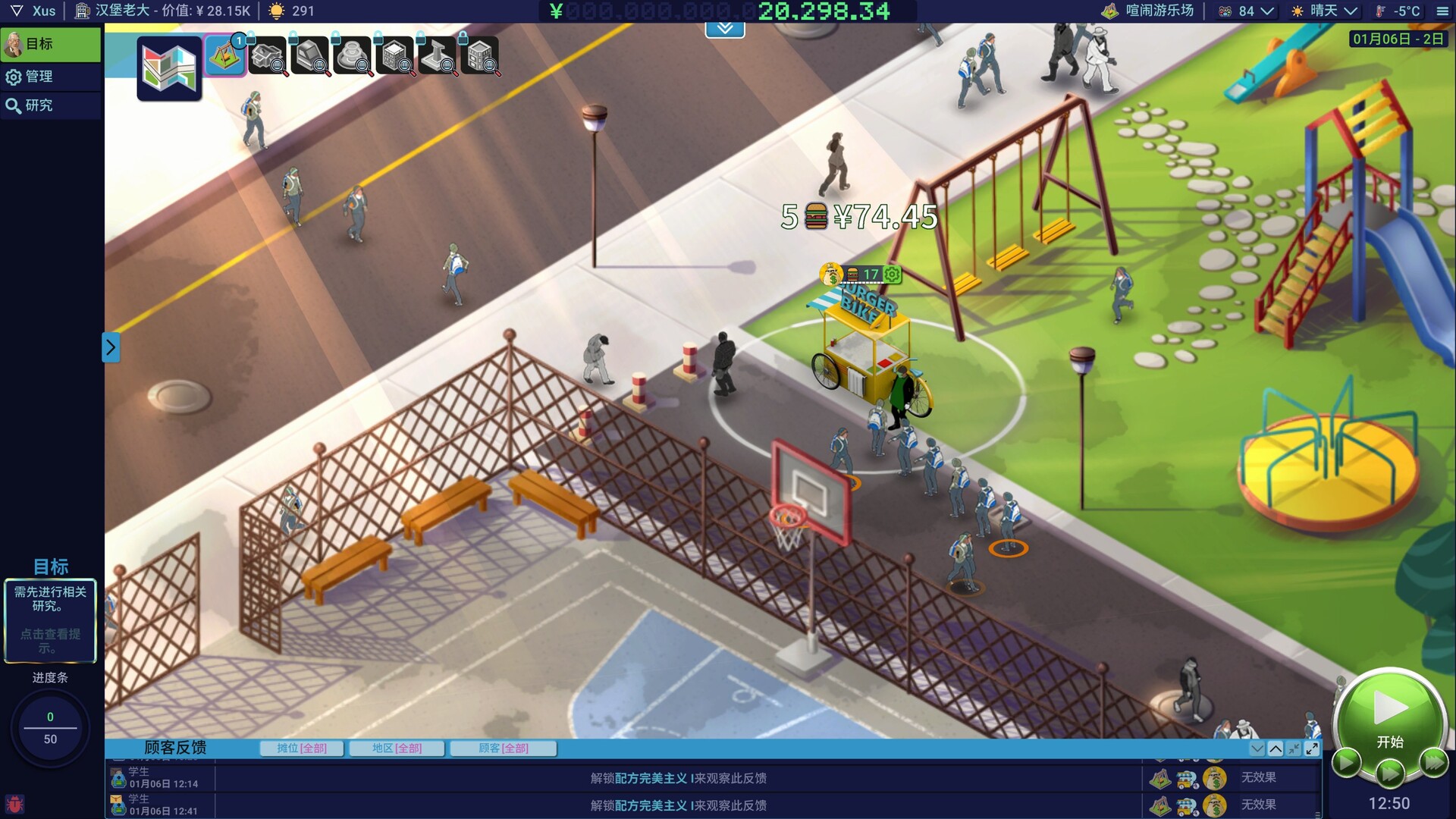
Task: Expand the top drop-down arrow tab
Action: [725, 29]
